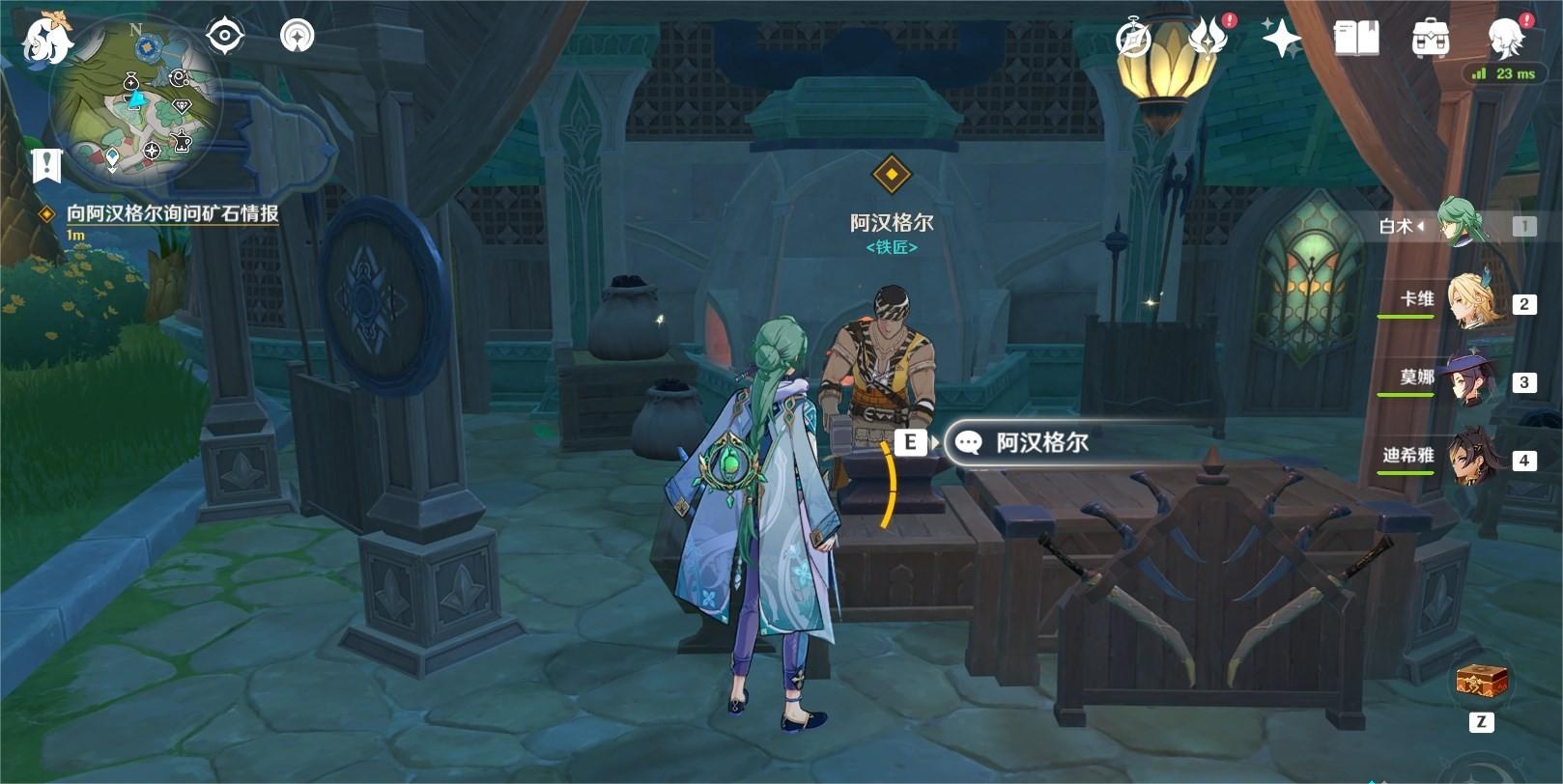The height and width of the screenshot is (784, 1563).
Task: Choose the 阿汉格尔 dialogue option
Action: click(x=1041, y=443)
